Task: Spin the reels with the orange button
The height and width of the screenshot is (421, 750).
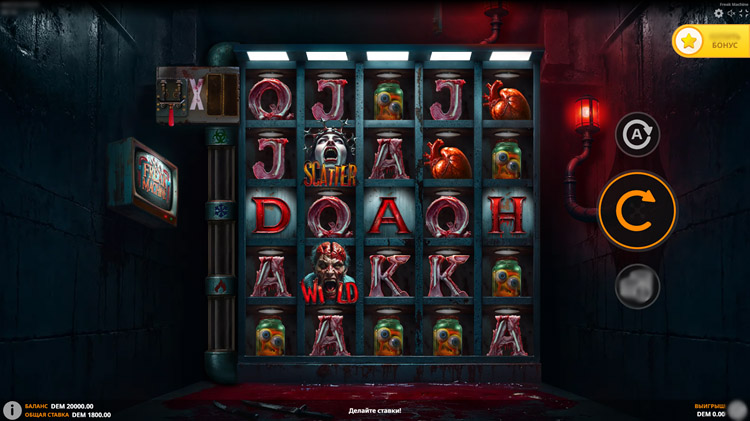Action: point(637,210)
